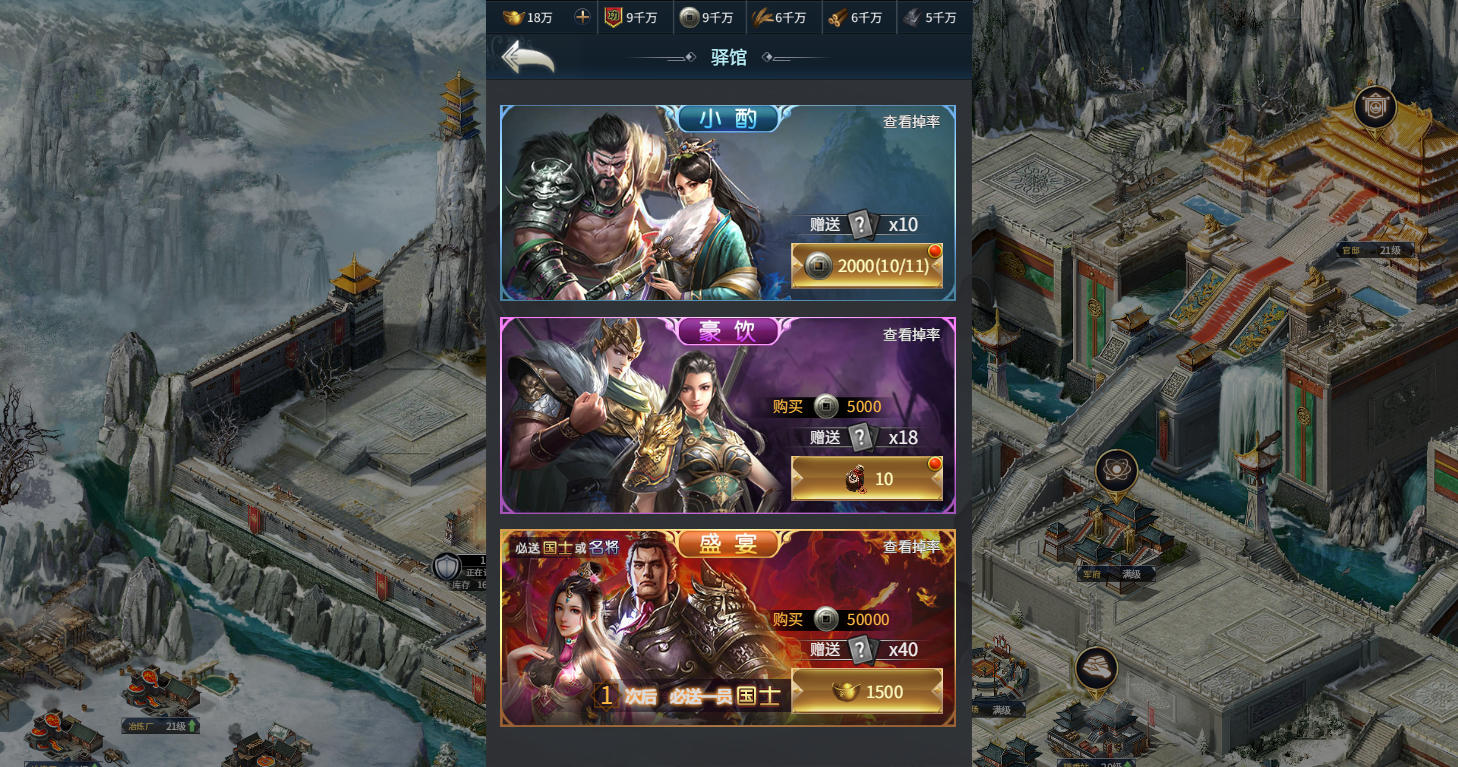The image size is (1458, 767).
Task: View drop rates for 小酌 banner
Action: (911, 122)
